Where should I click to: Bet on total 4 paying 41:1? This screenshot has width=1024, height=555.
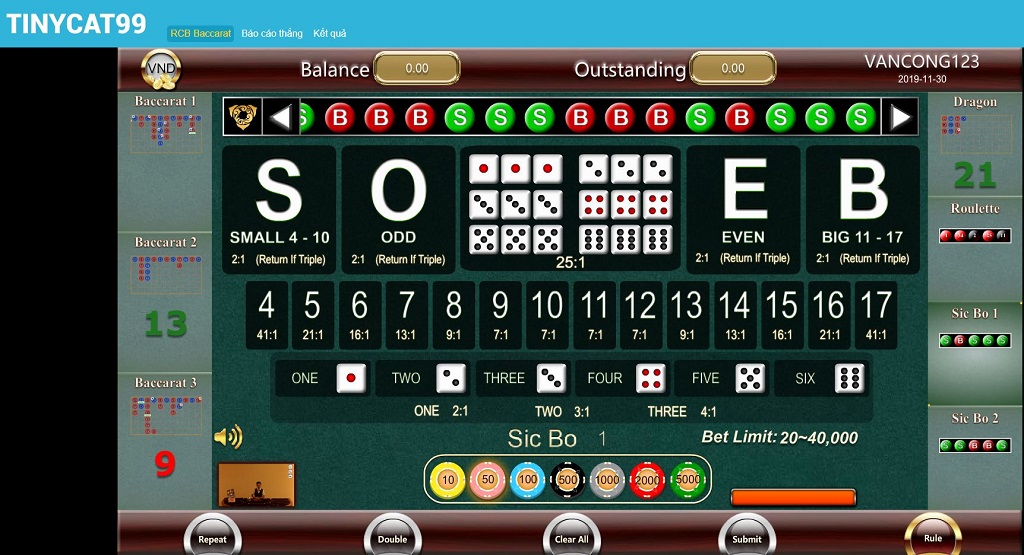(266, 314)
